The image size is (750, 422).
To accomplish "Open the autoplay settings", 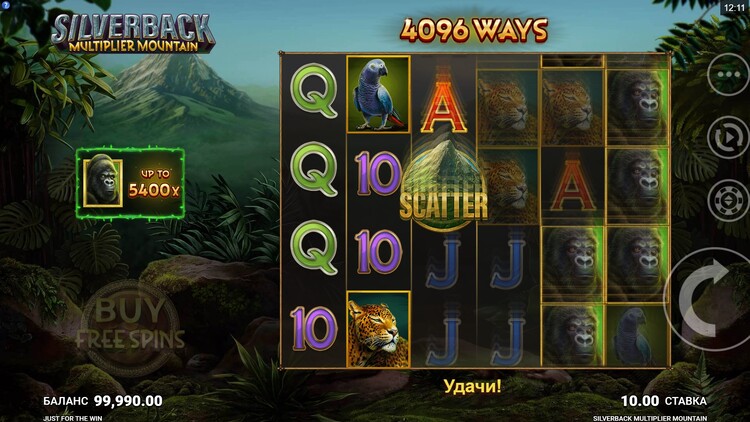I will click(723, 138).
